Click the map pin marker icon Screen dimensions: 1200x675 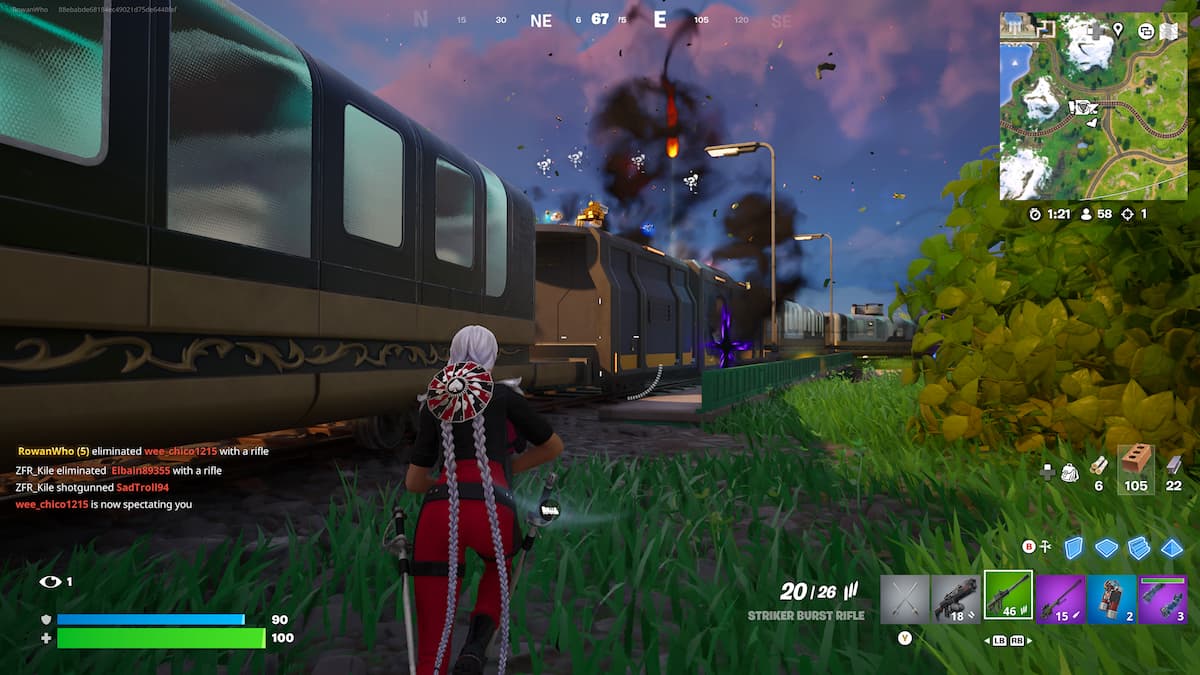point(1118,30)
